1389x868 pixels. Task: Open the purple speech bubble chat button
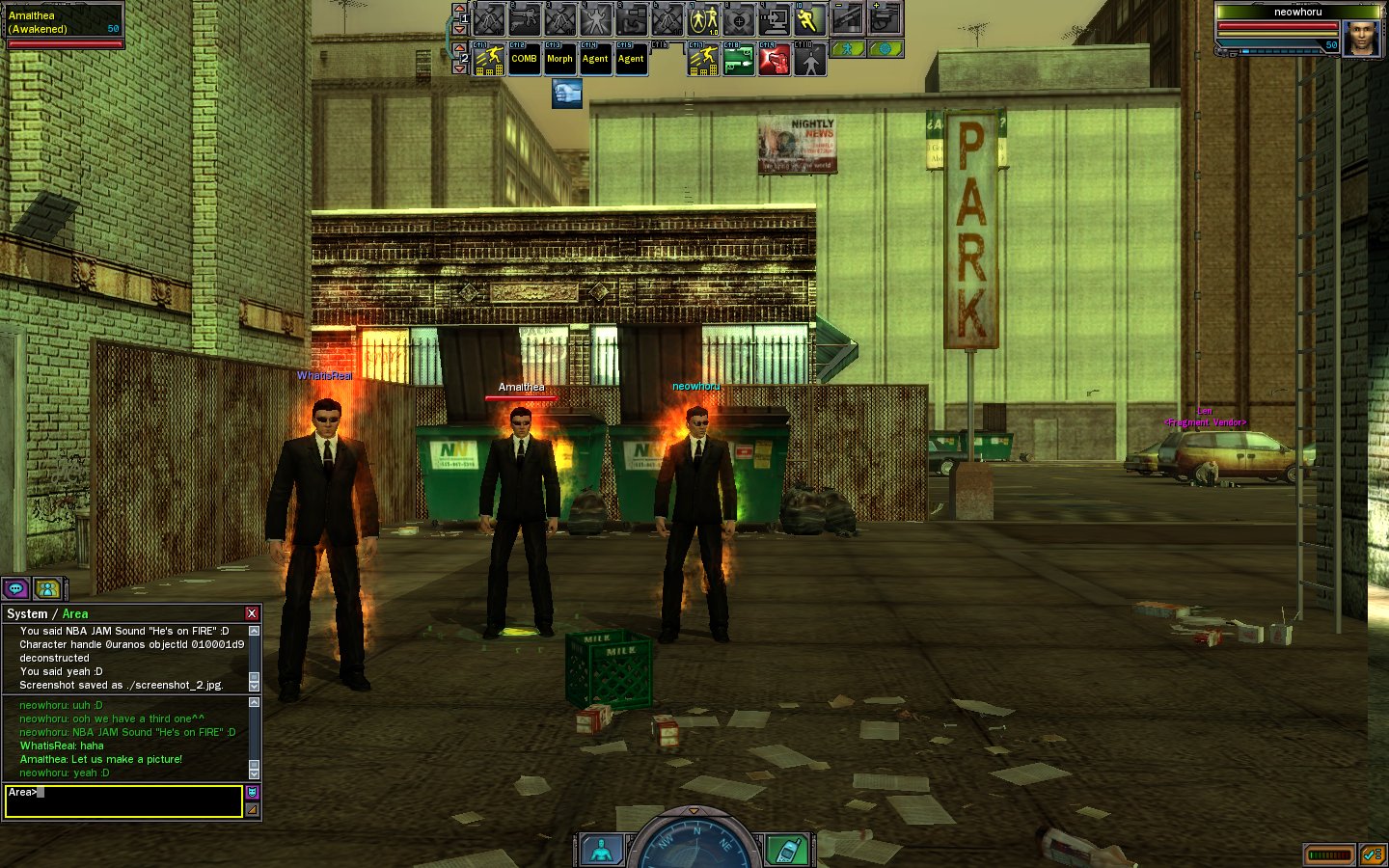point(15,588)
